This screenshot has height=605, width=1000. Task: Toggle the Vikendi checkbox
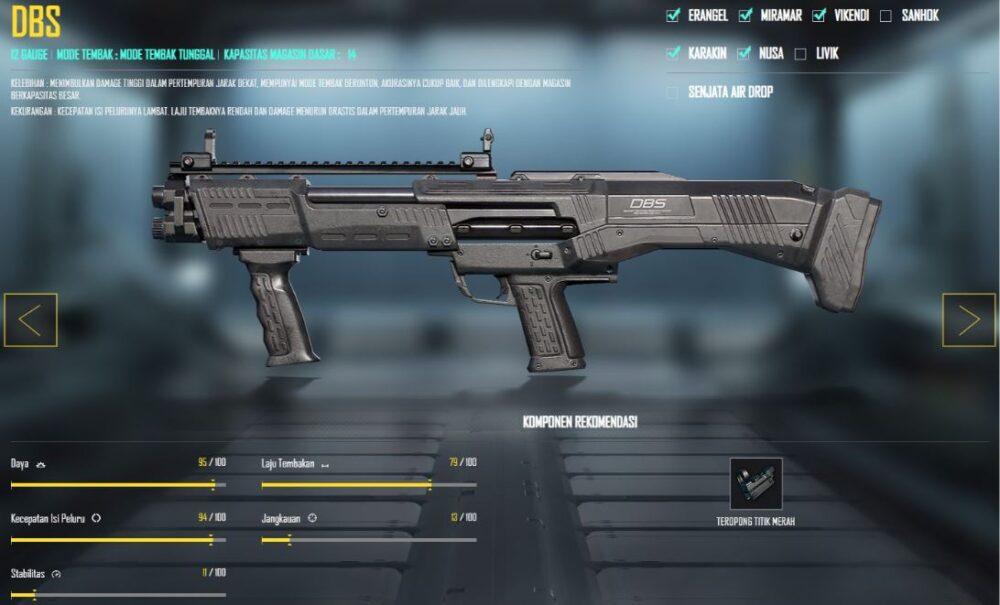[x=819, y=15]
